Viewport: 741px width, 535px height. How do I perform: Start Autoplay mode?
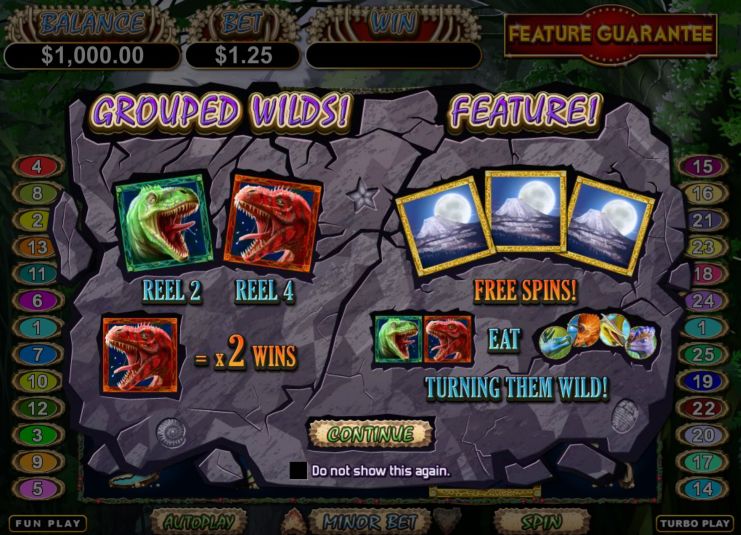198,522
